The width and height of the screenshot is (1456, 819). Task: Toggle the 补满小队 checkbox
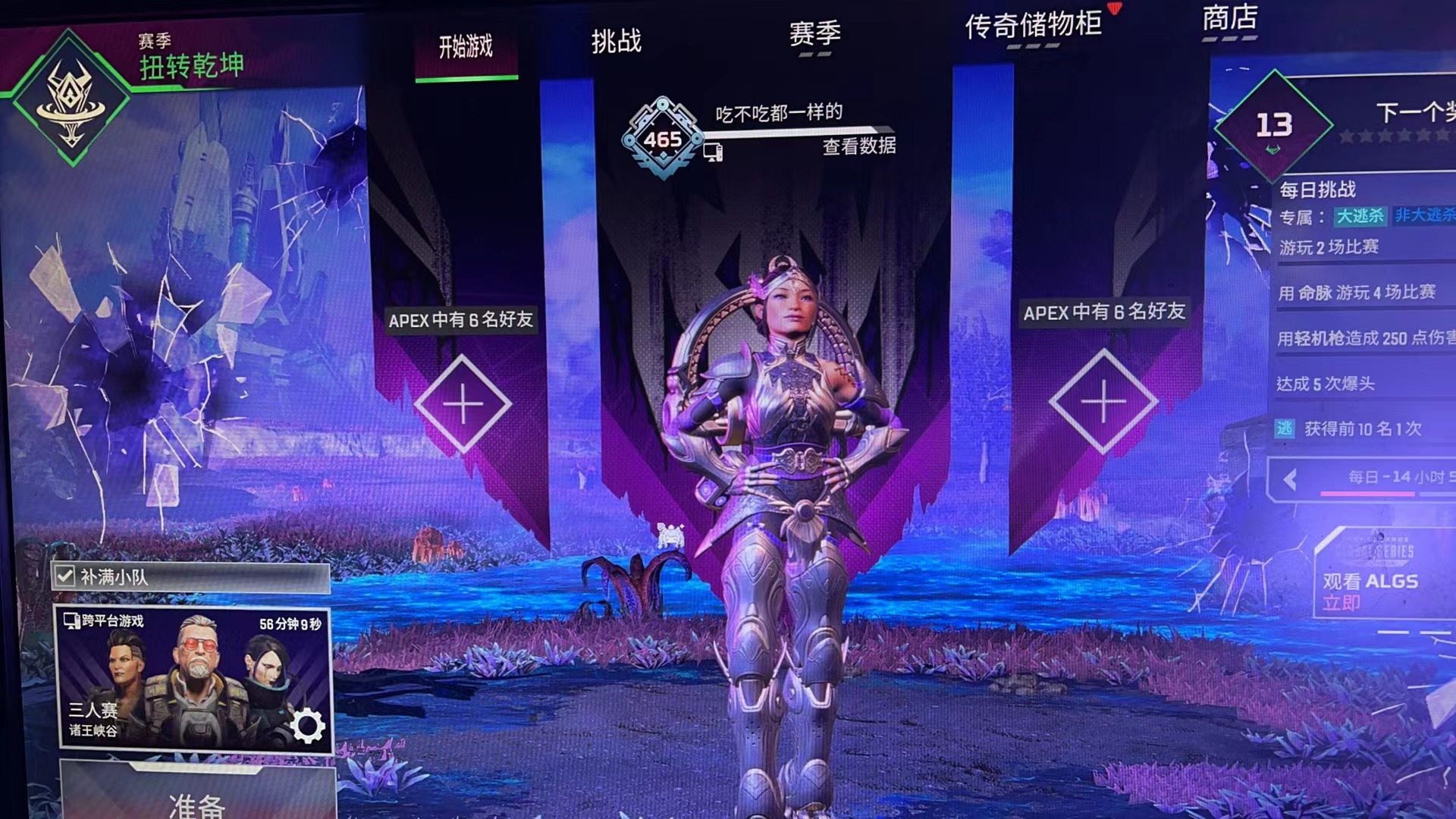point(64,577)
